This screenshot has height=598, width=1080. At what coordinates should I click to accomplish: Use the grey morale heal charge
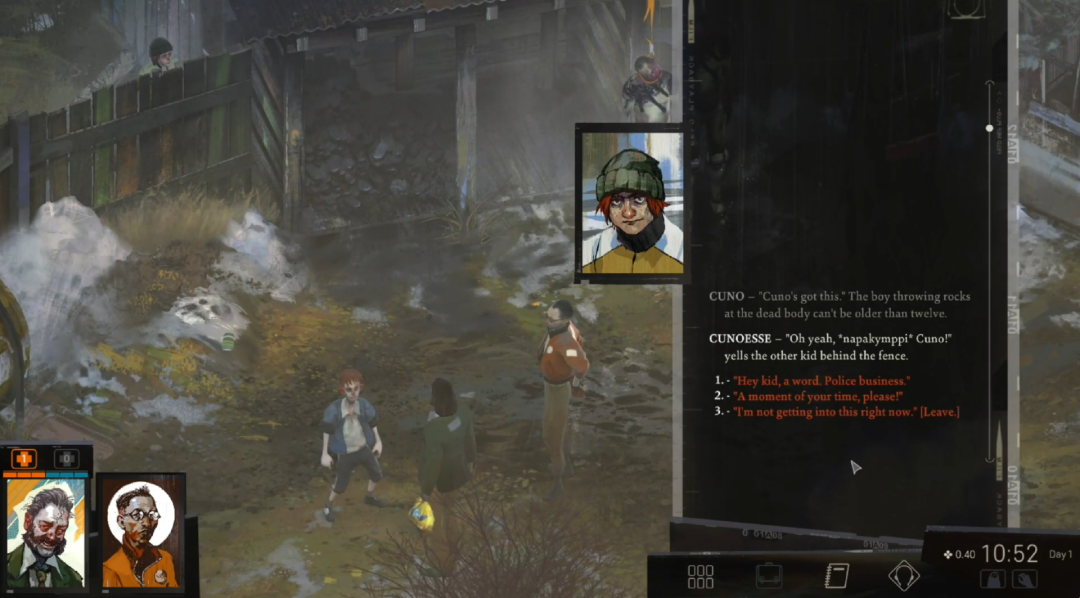click(x=66, y=459)
